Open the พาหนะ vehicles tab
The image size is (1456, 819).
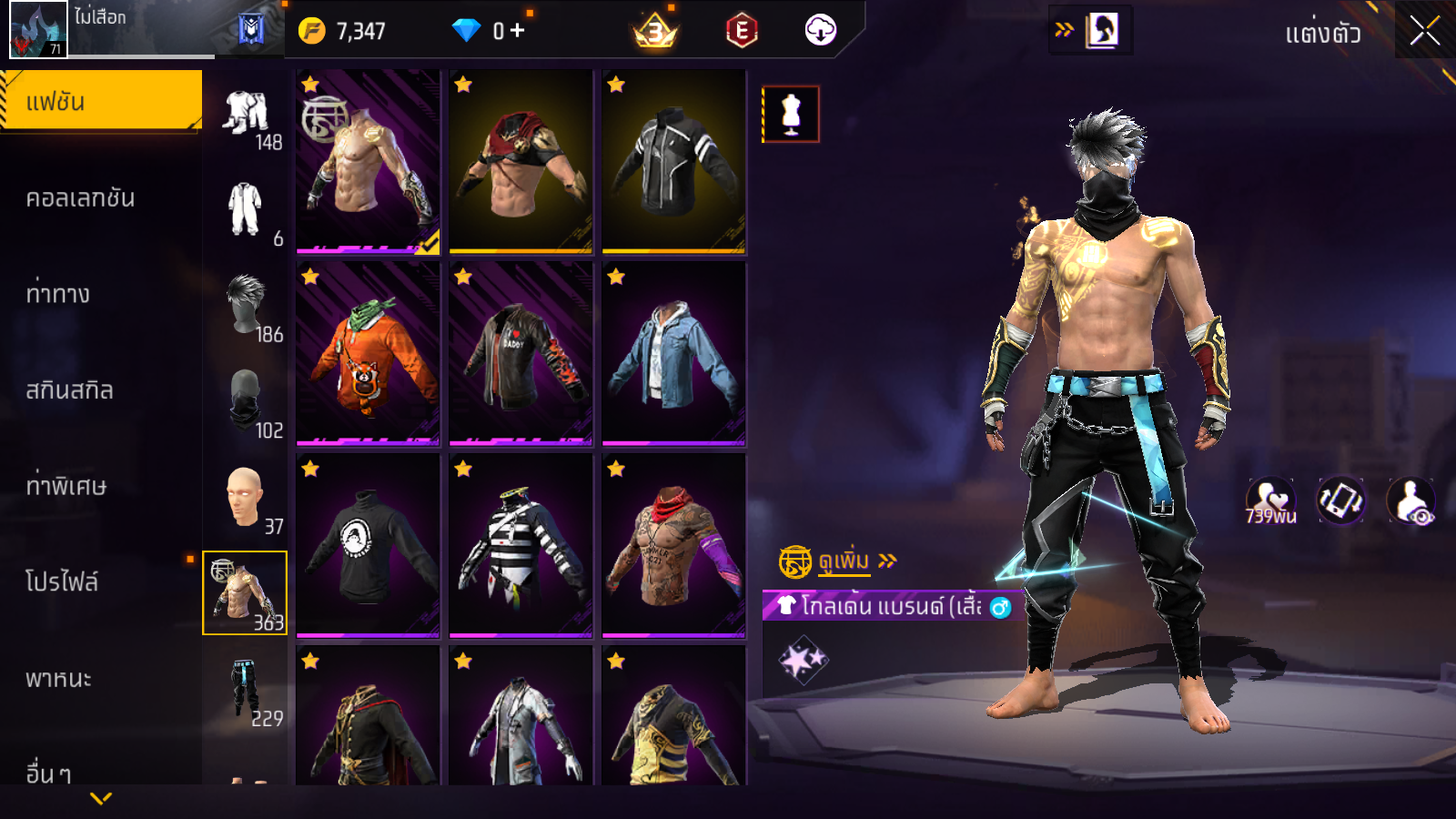coord(58,679)
